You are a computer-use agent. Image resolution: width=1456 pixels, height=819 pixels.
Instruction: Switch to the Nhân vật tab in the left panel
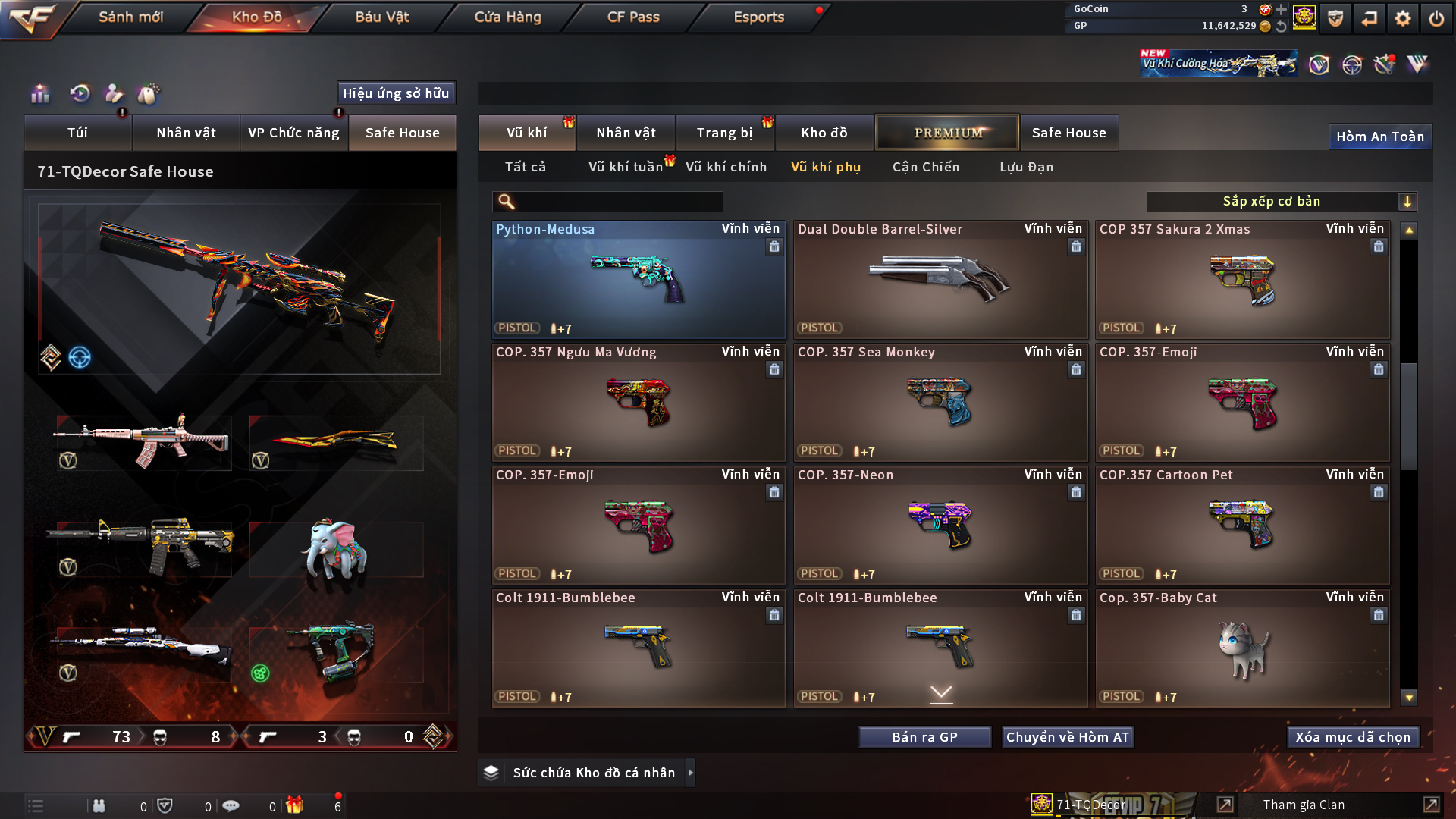point(186,133)
